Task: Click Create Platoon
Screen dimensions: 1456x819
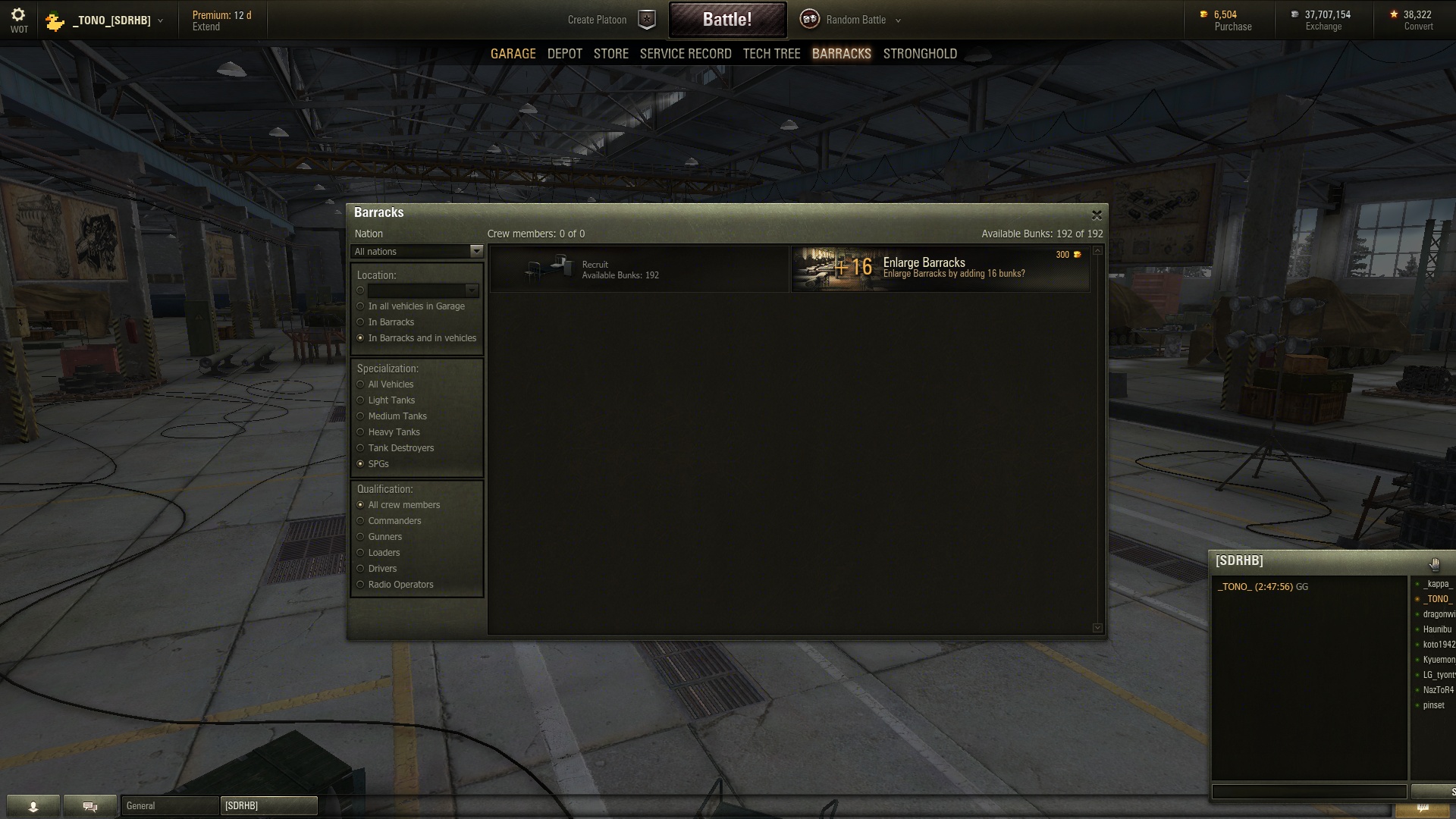Action: click(x=598, y=20)
